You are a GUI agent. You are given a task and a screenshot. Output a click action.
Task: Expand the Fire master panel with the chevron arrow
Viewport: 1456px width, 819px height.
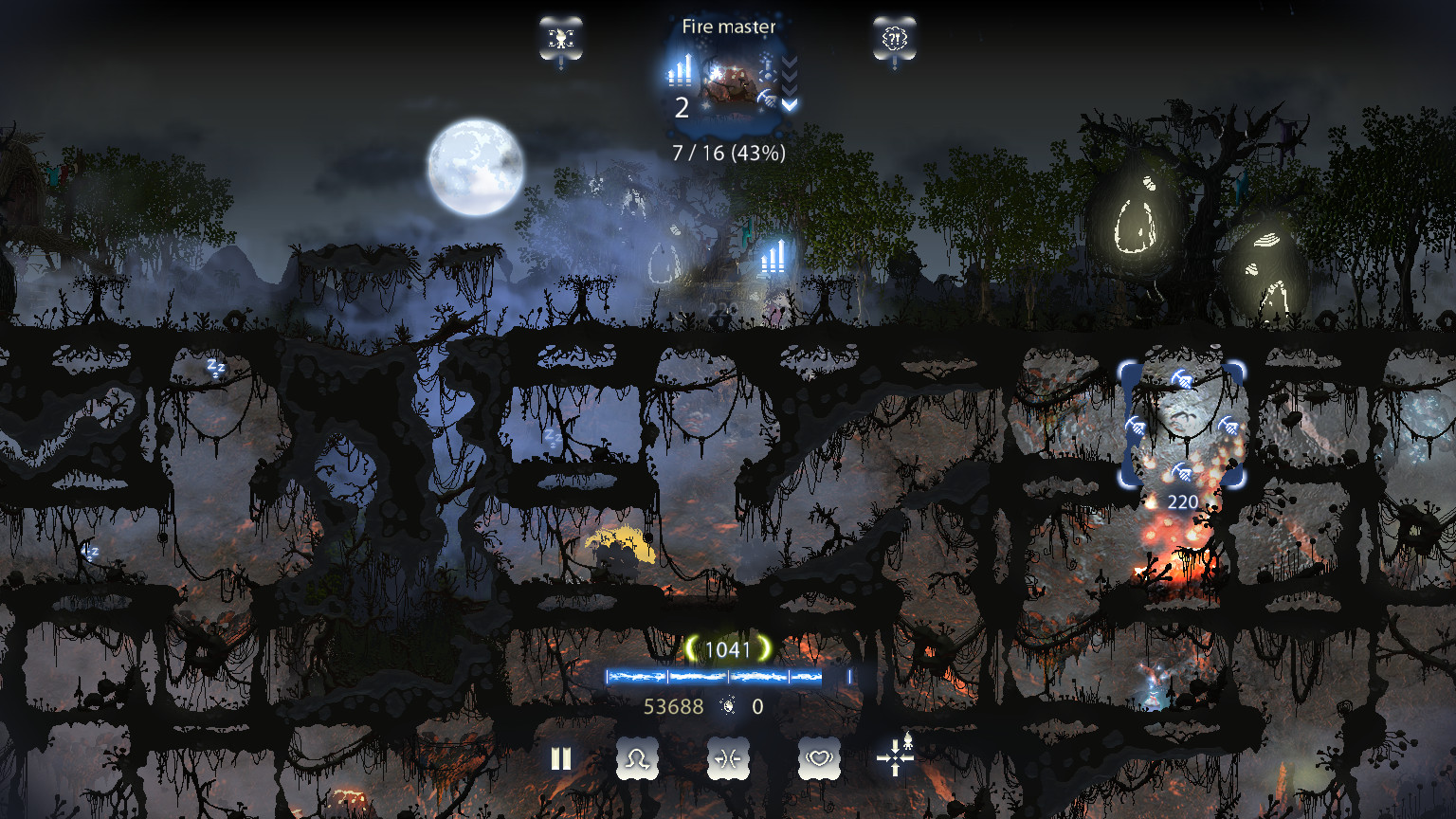[789, 106]
